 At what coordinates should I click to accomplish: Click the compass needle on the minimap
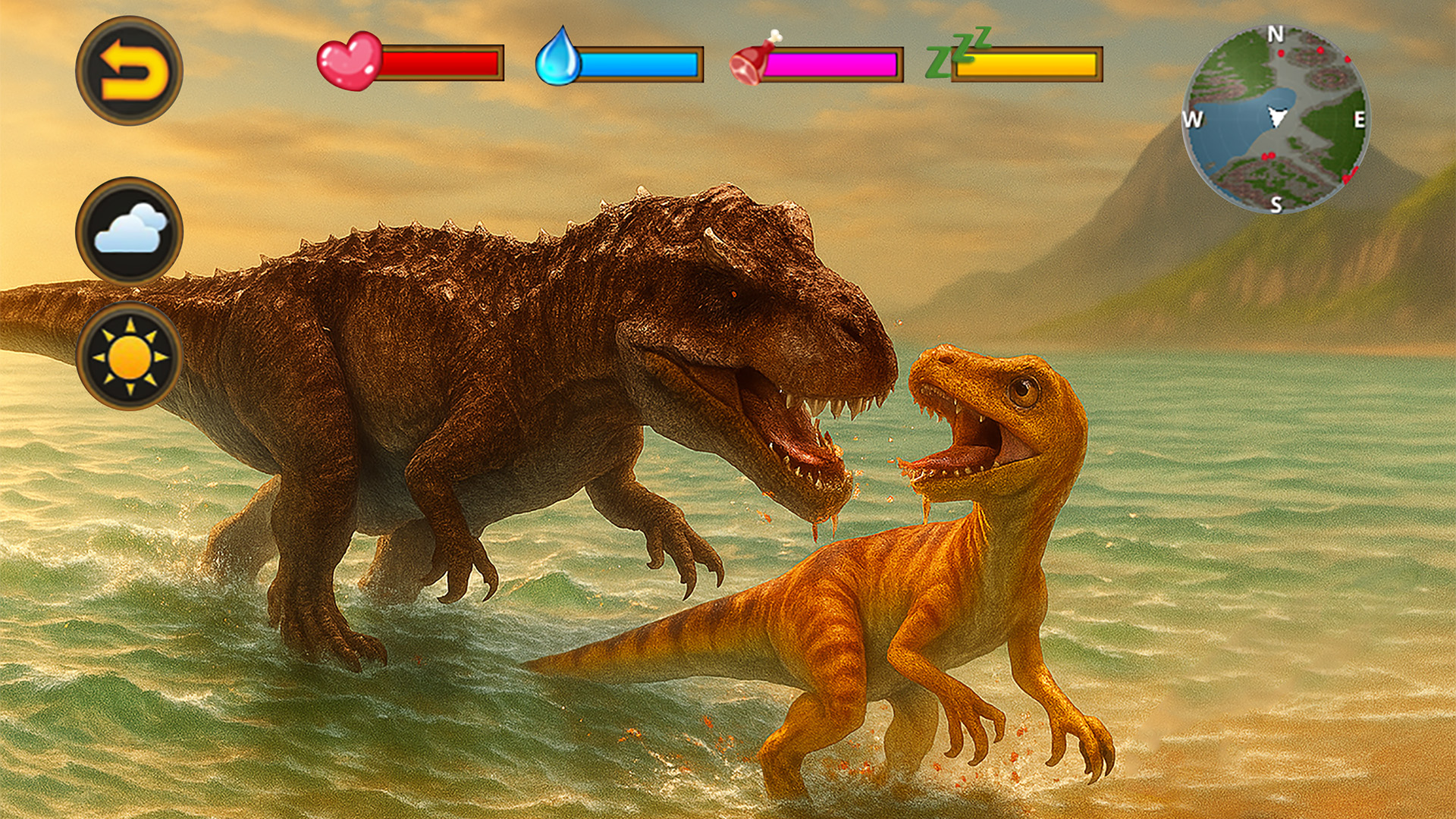tap(1276, 115)
